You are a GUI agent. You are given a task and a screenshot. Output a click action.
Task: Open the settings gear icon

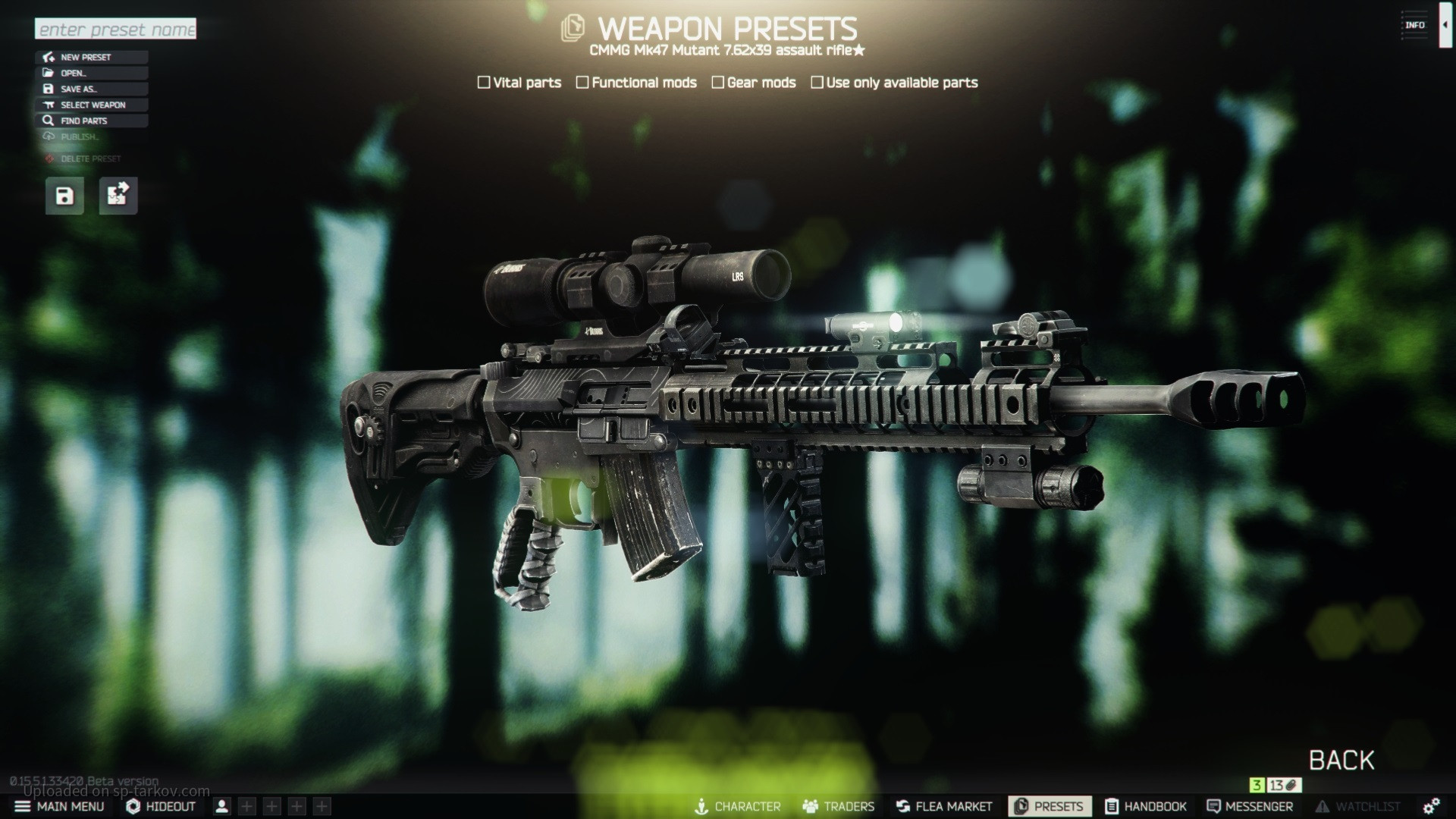coord(1431,806)
